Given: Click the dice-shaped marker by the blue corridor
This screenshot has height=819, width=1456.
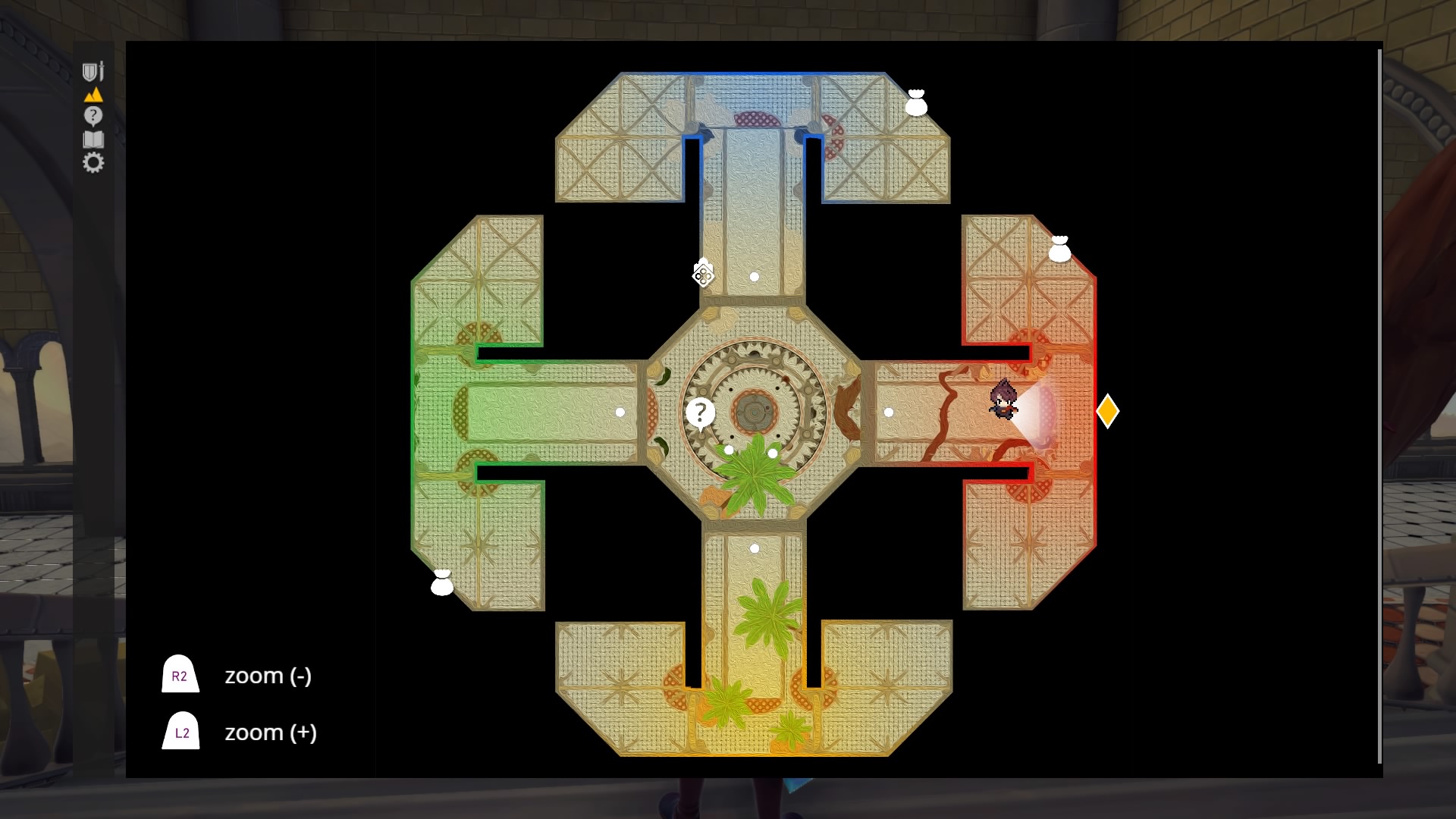Looking at the screenshot, I should (x=703, y=273).
